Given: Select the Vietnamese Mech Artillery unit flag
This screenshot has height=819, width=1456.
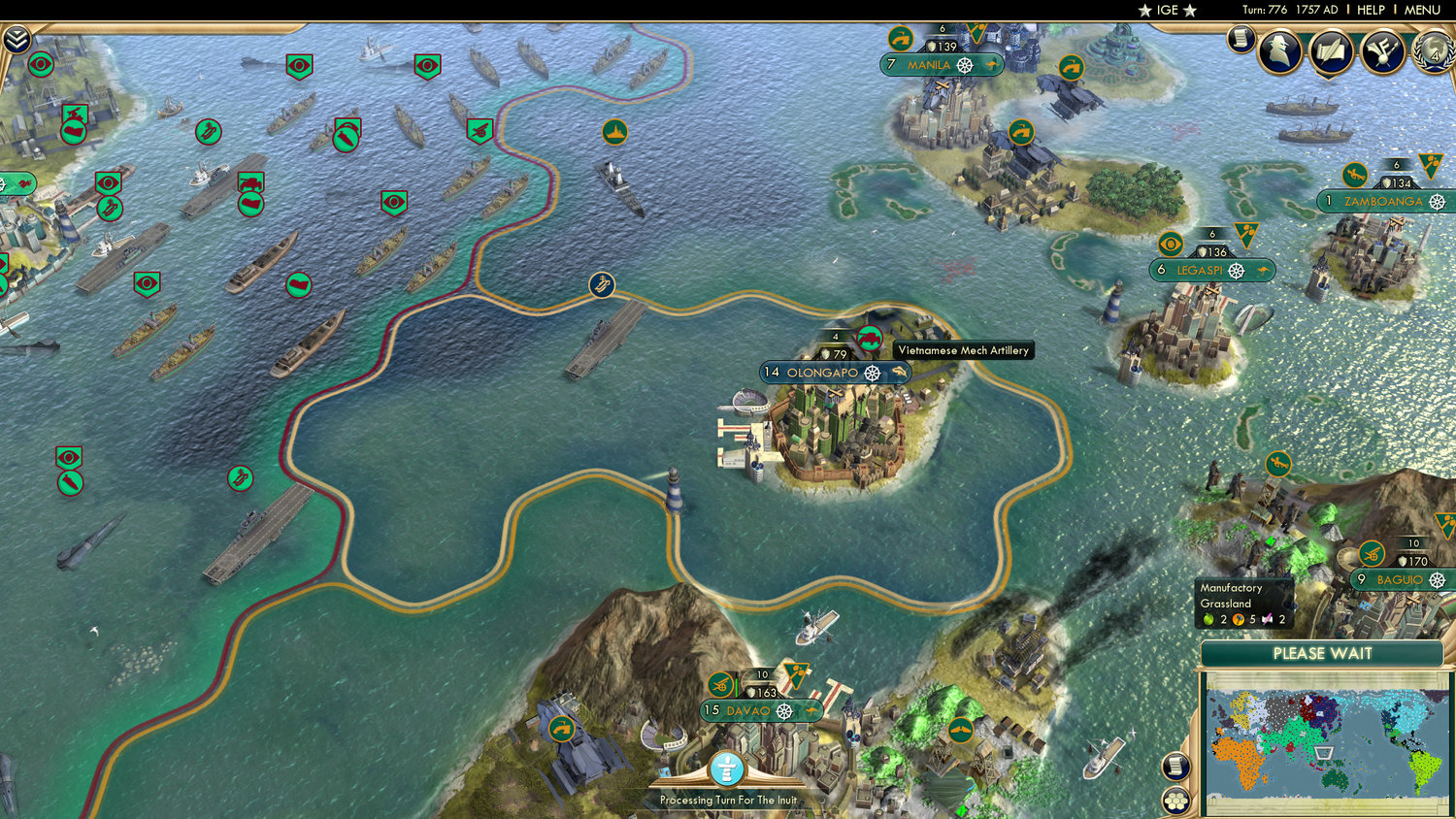Looking at the screenshot, I should [871, 339].
